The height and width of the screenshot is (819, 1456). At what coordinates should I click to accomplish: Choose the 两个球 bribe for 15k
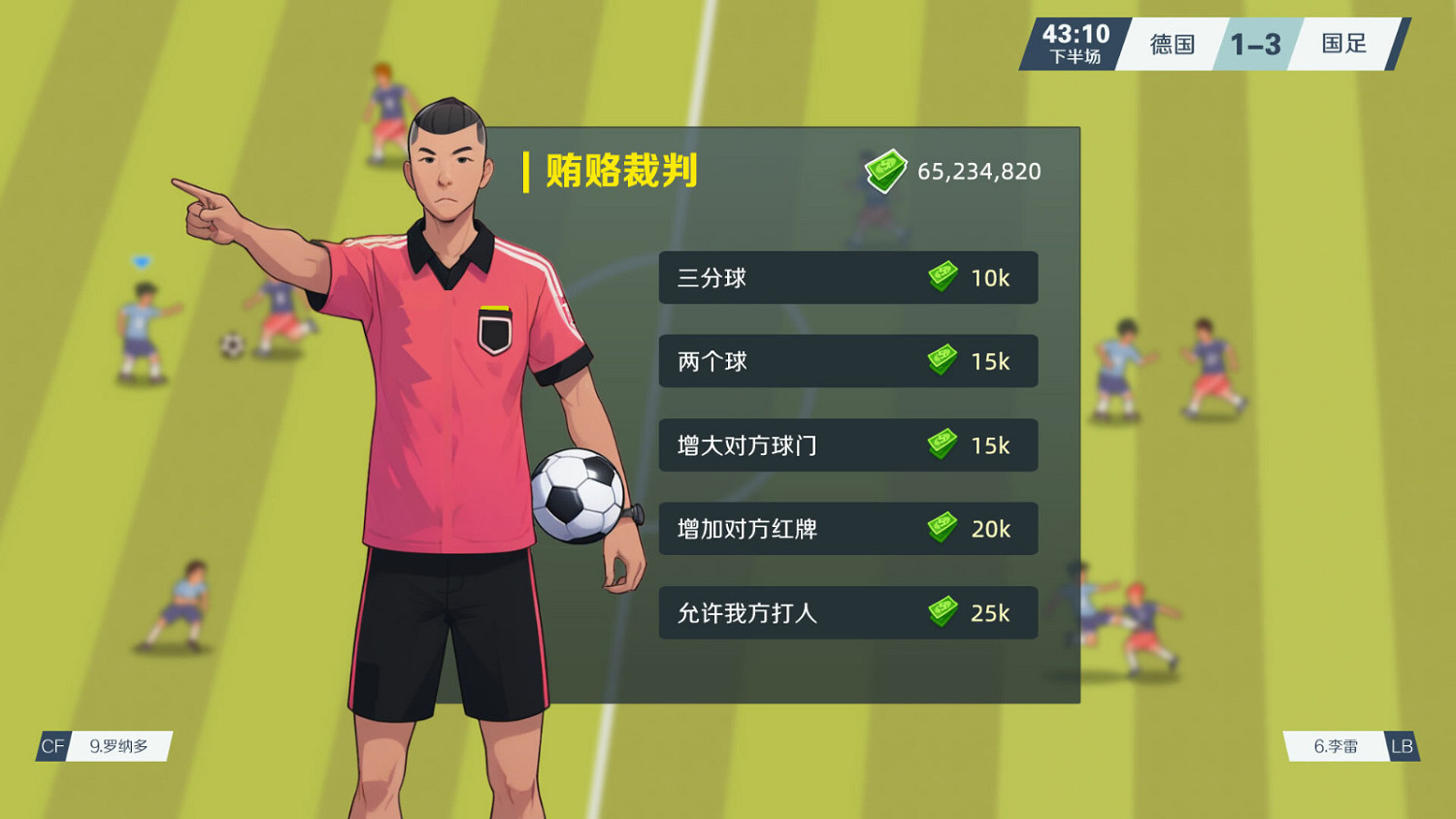pos(847,361)
